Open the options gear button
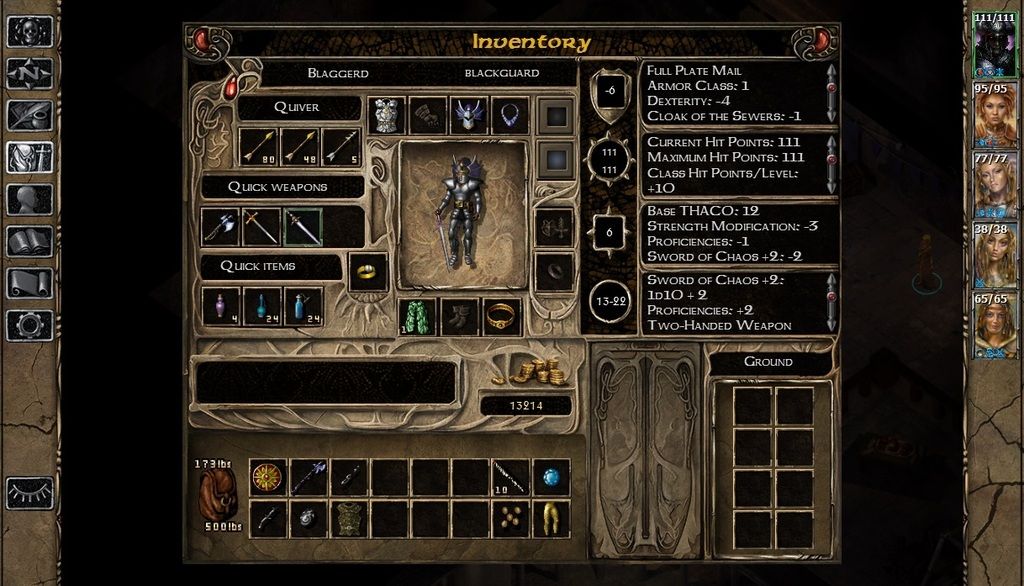Screen dimensions: 1024x586 [x=29, y=325]
